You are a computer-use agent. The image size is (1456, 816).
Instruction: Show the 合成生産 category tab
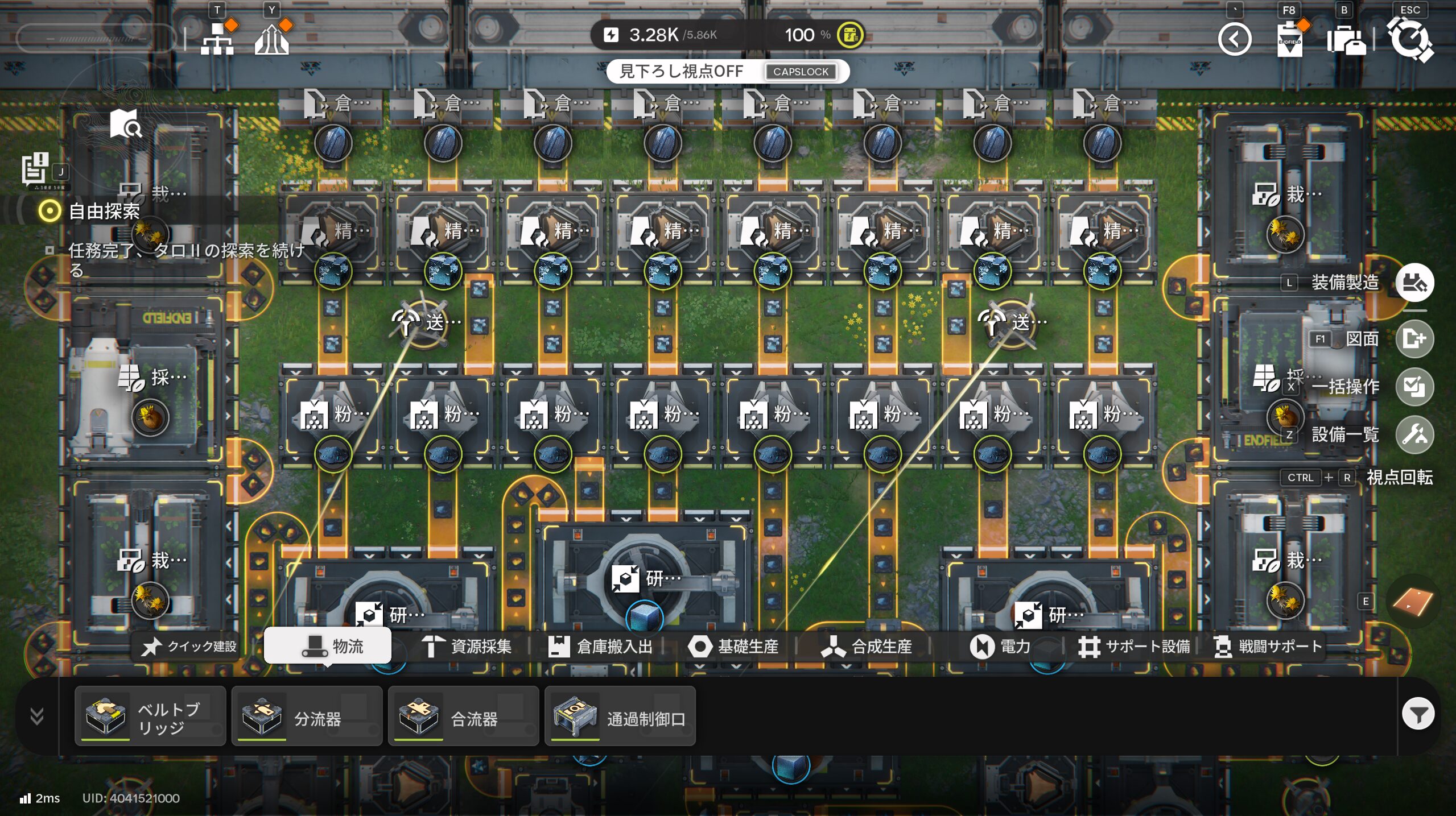(x=867, y=647)
